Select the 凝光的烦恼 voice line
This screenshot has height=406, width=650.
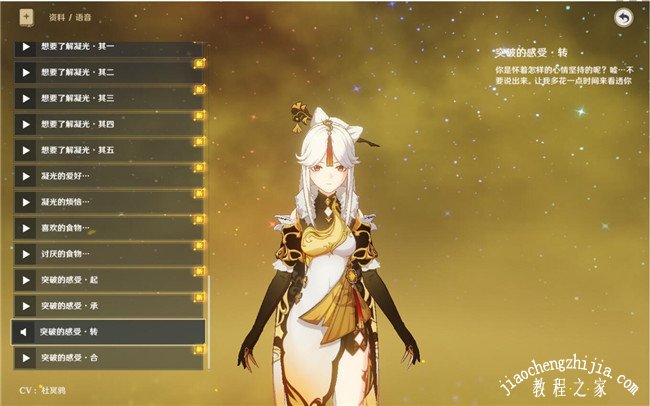(108, 203)
